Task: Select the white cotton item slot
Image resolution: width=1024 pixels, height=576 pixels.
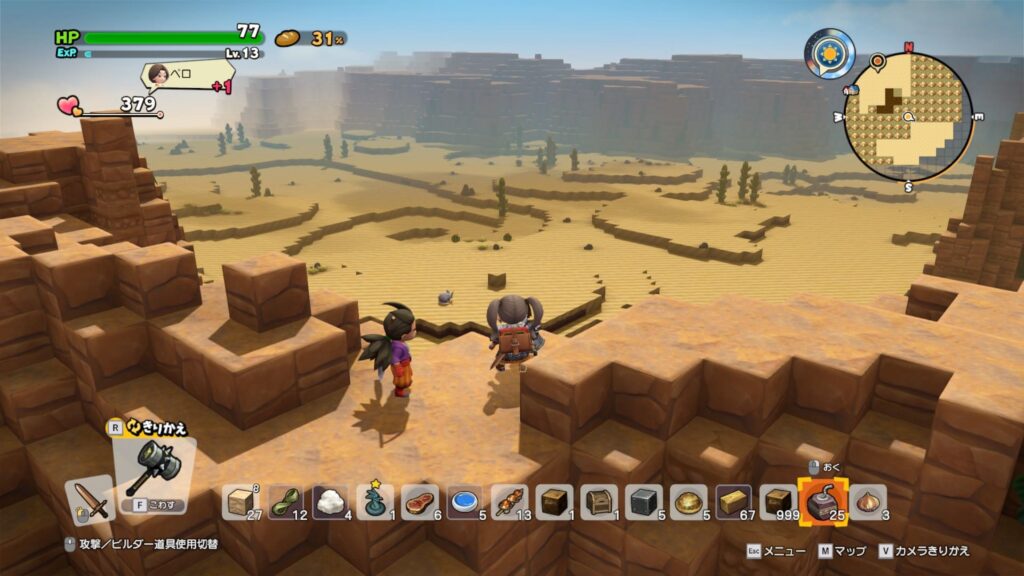Action: click(x=331, y=502)
